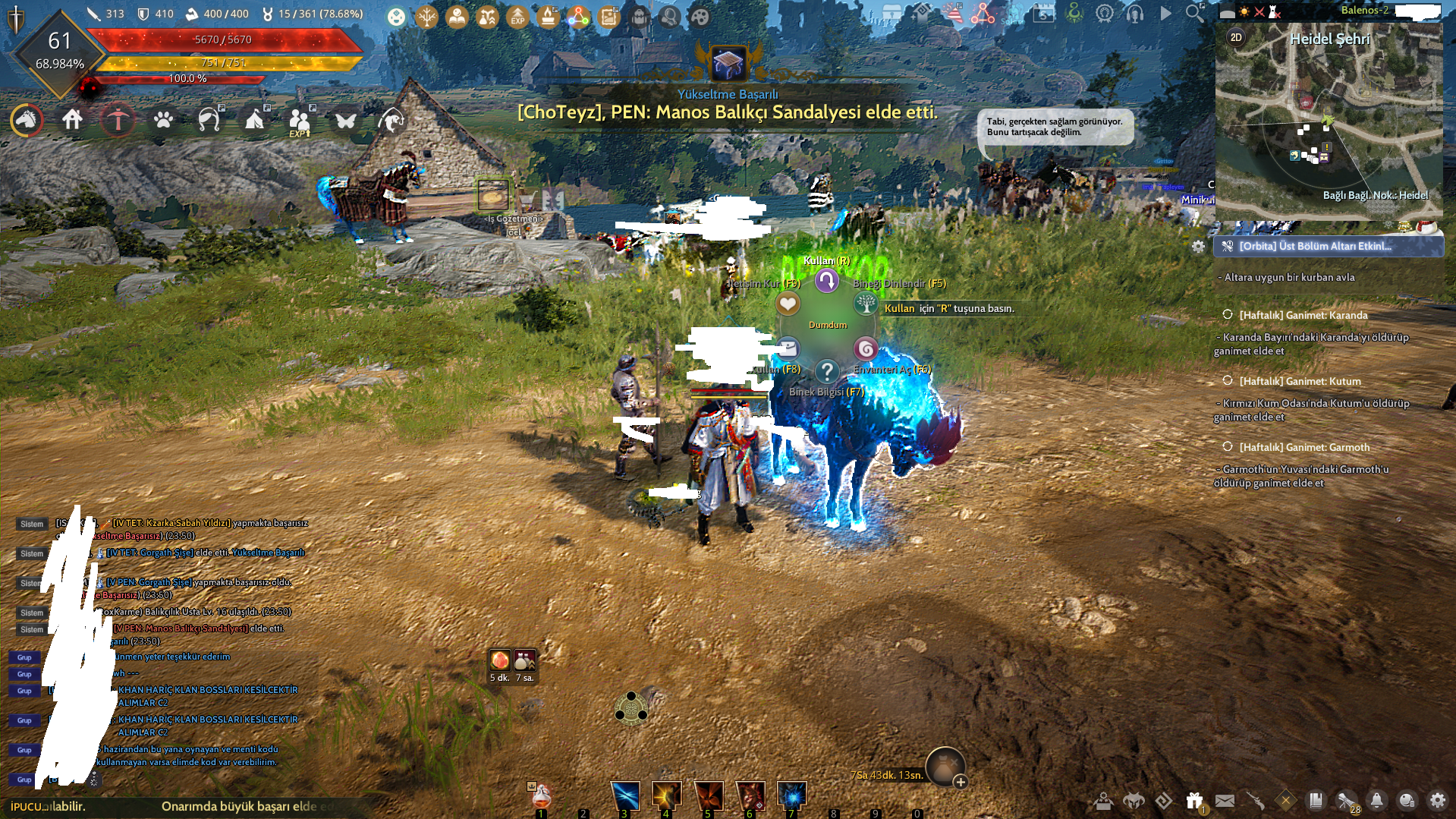Open the quest scroll icon showing 28
1456x819 pixels.
pos(1344,800)
